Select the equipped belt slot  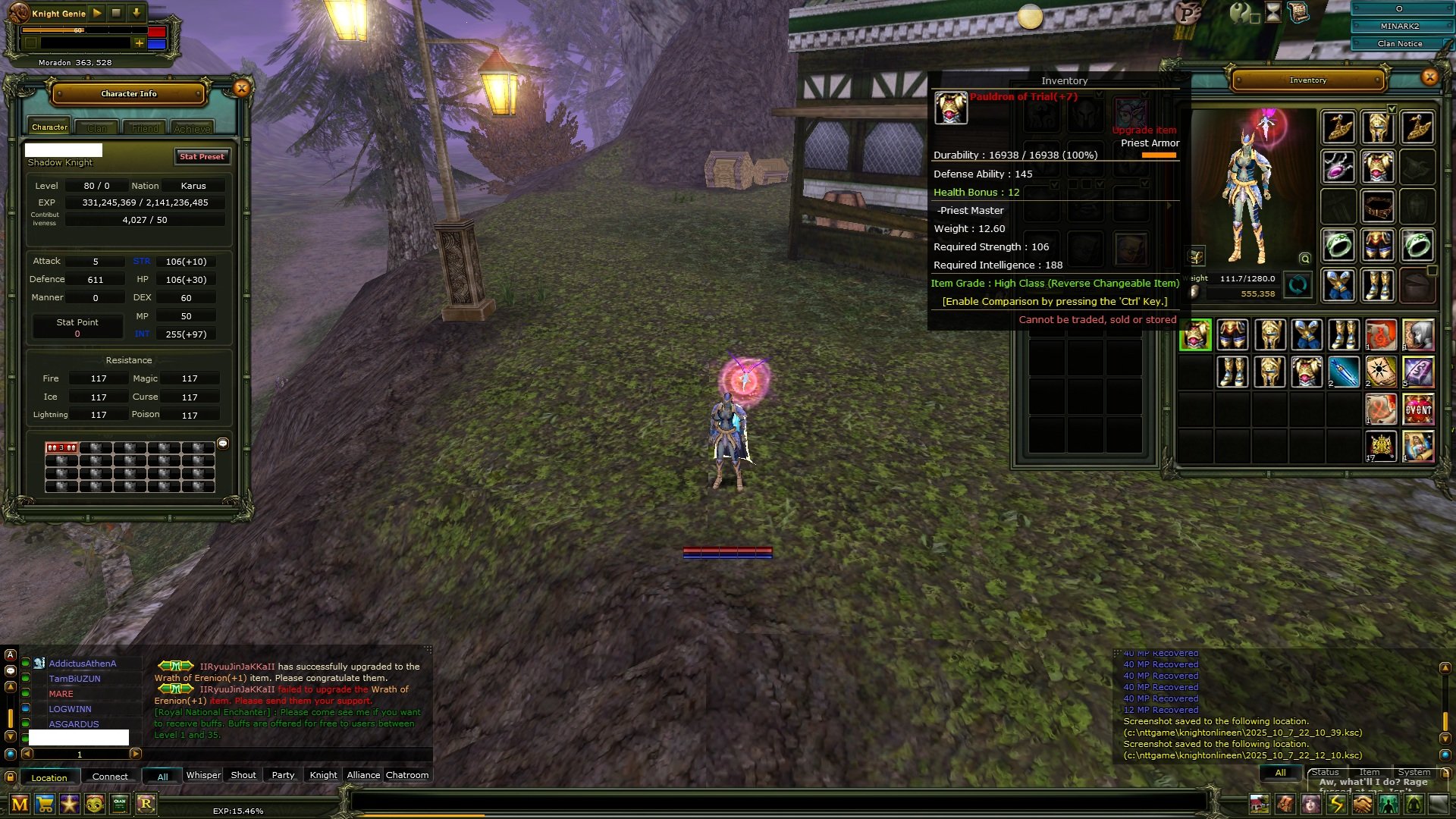pyautogui.click(x=1378, y=206)
